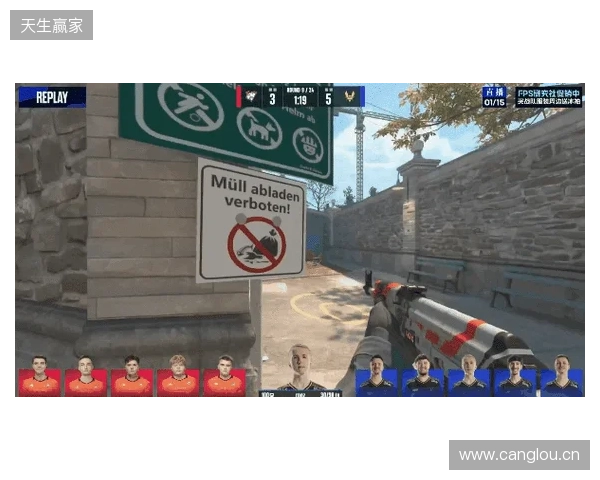
Task: Select the observed player's center portrait
Action: pos(299,368)
